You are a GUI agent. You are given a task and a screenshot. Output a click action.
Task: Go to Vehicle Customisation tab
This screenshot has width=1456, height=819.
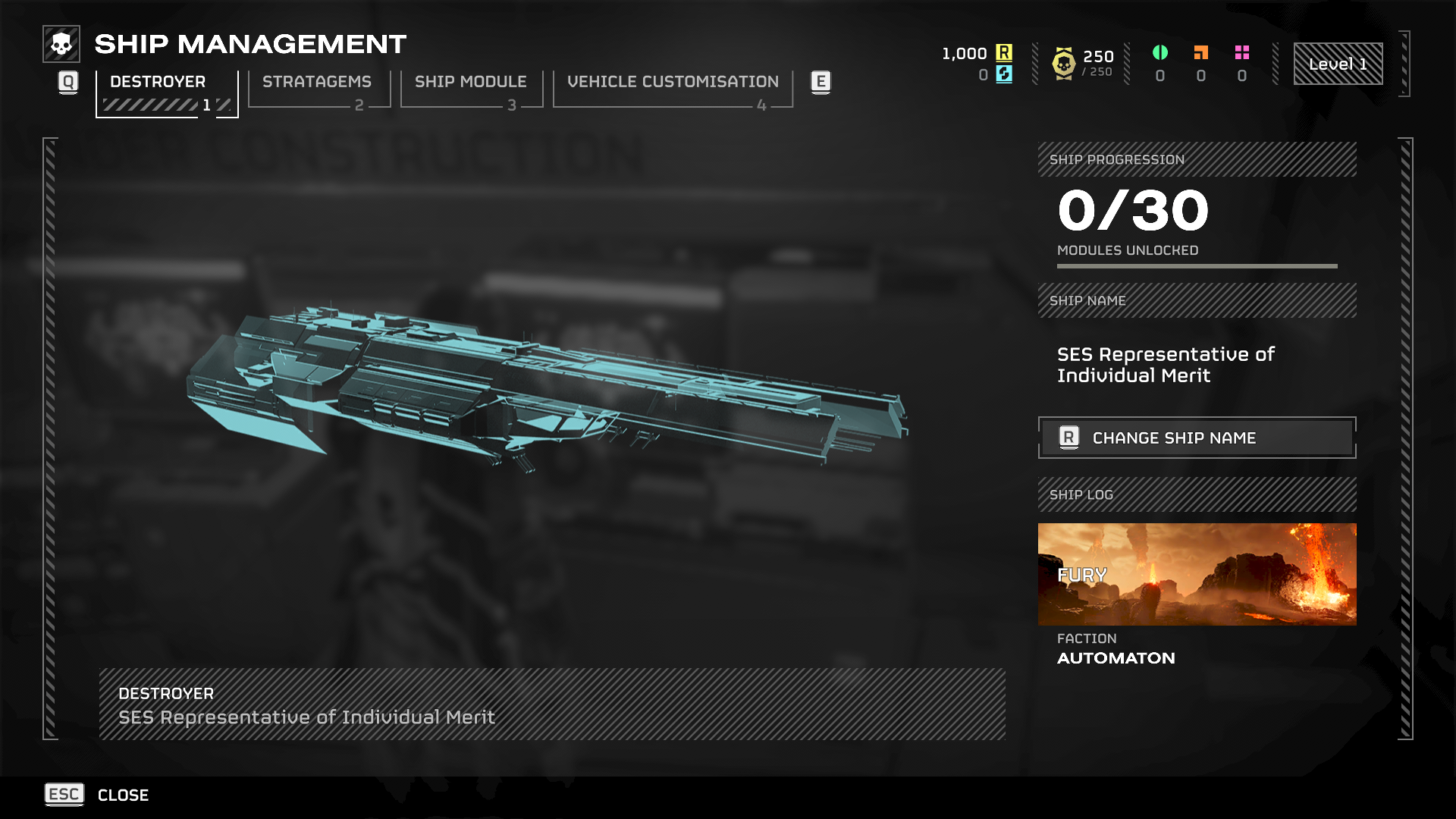673,89
